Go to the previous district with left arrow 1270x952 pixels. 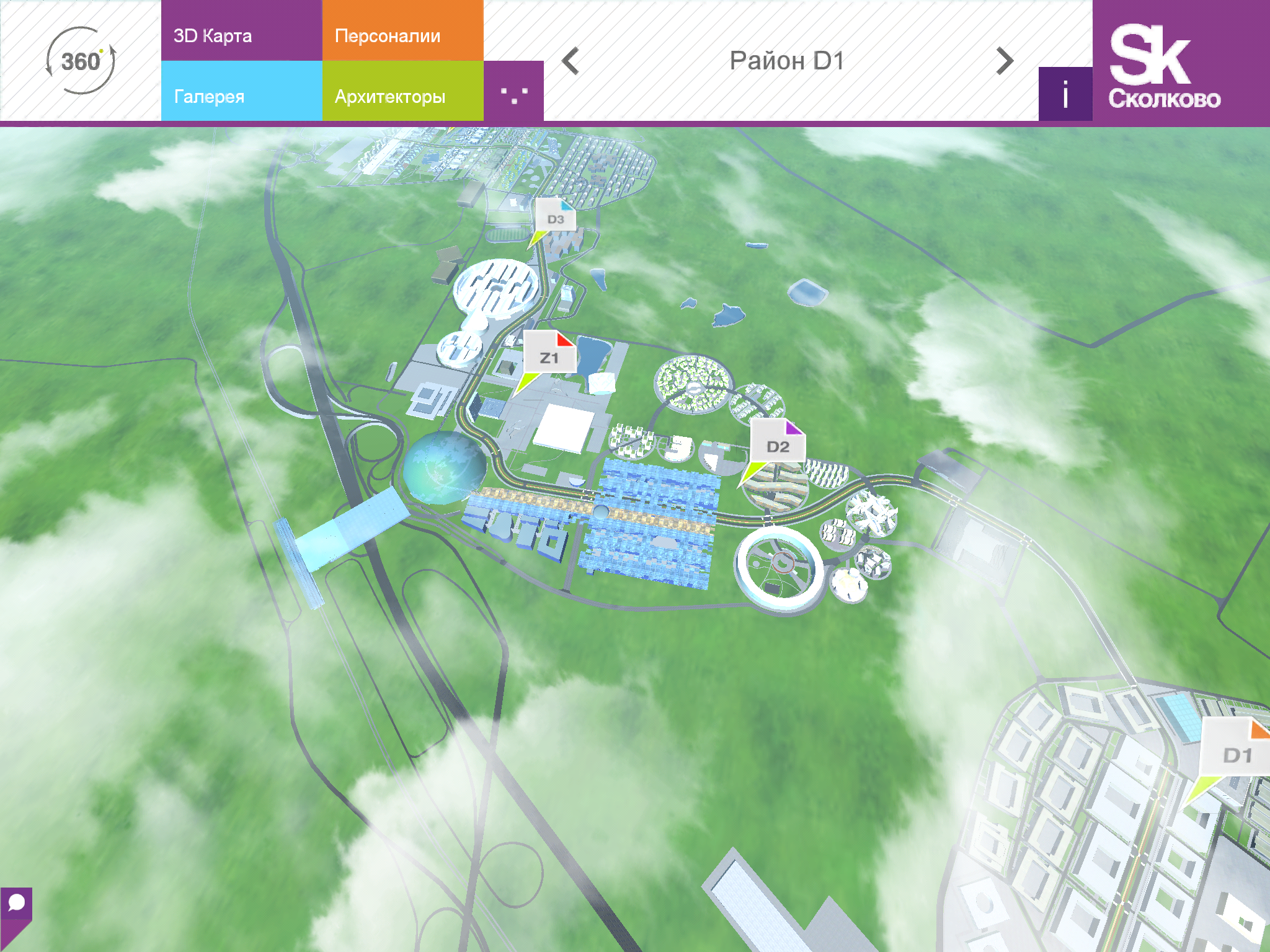coord(571,61)
